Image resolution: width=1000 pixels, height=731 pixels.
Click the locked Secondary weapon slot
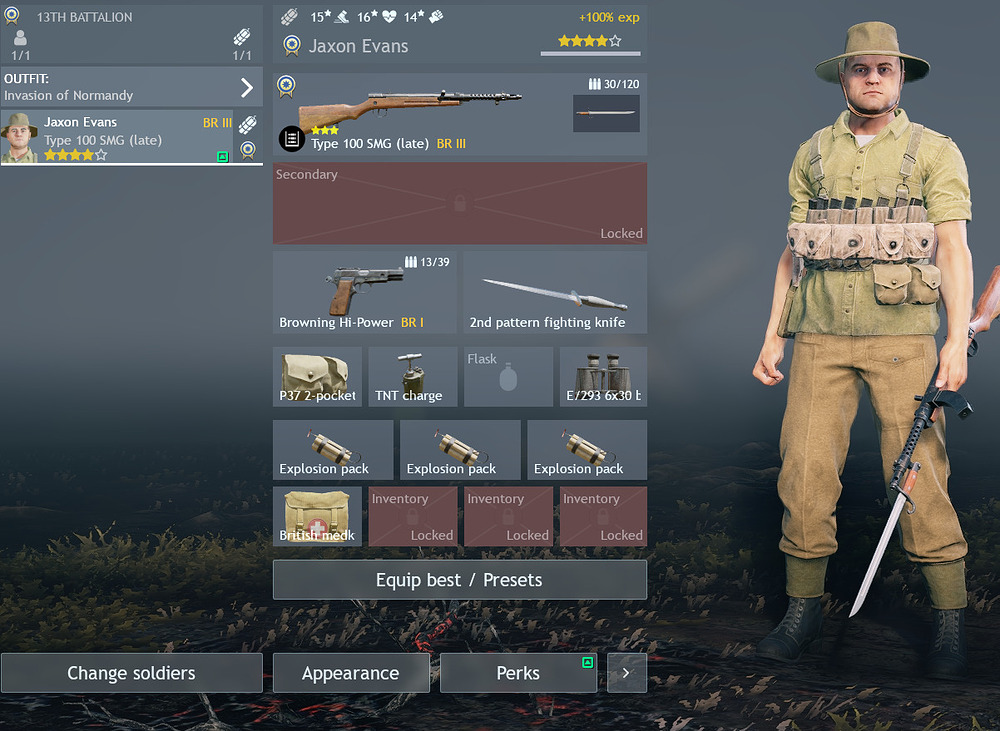[459, 204]
